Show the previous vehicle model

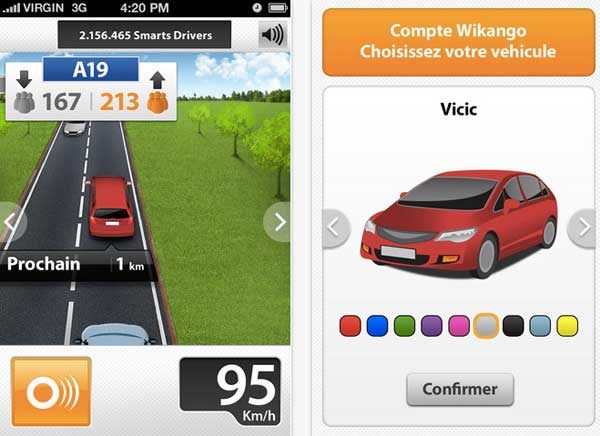(x=336, y=228)
